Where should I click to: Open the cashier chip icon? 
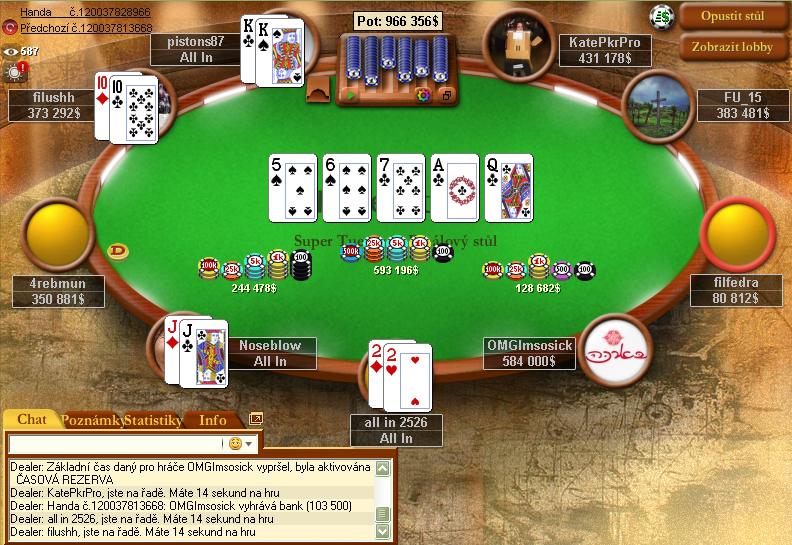(660, 15)
